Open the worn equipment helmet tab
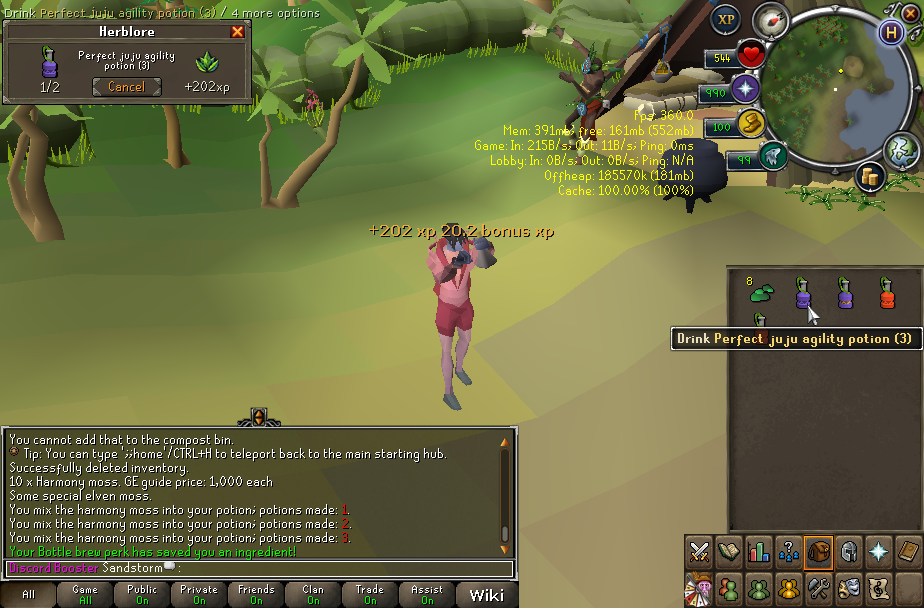Viewport: 924px width, 608px height. 849,551
